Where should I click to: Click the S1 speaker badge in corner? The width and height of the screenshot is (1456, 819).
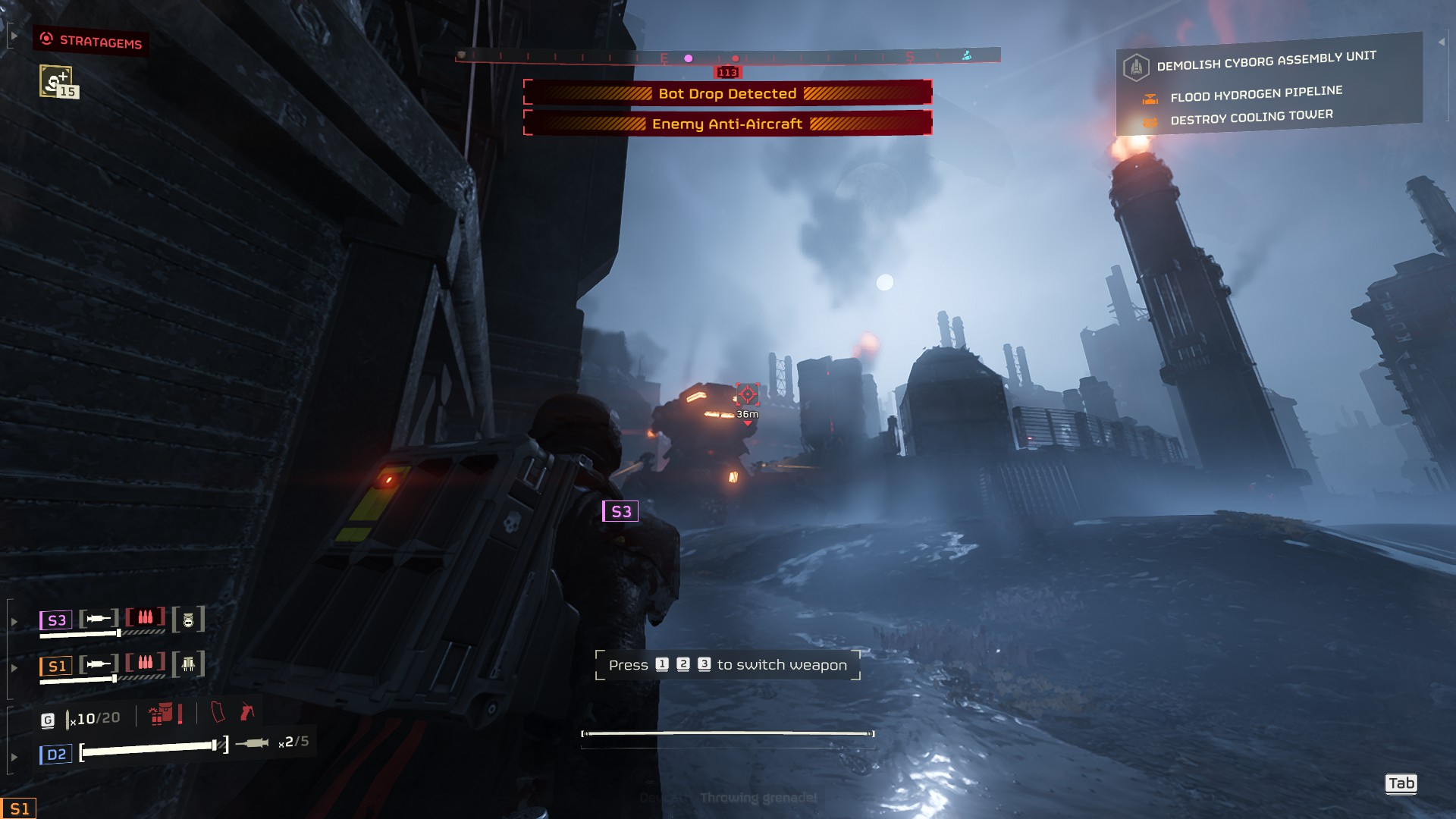coord(19,808)
